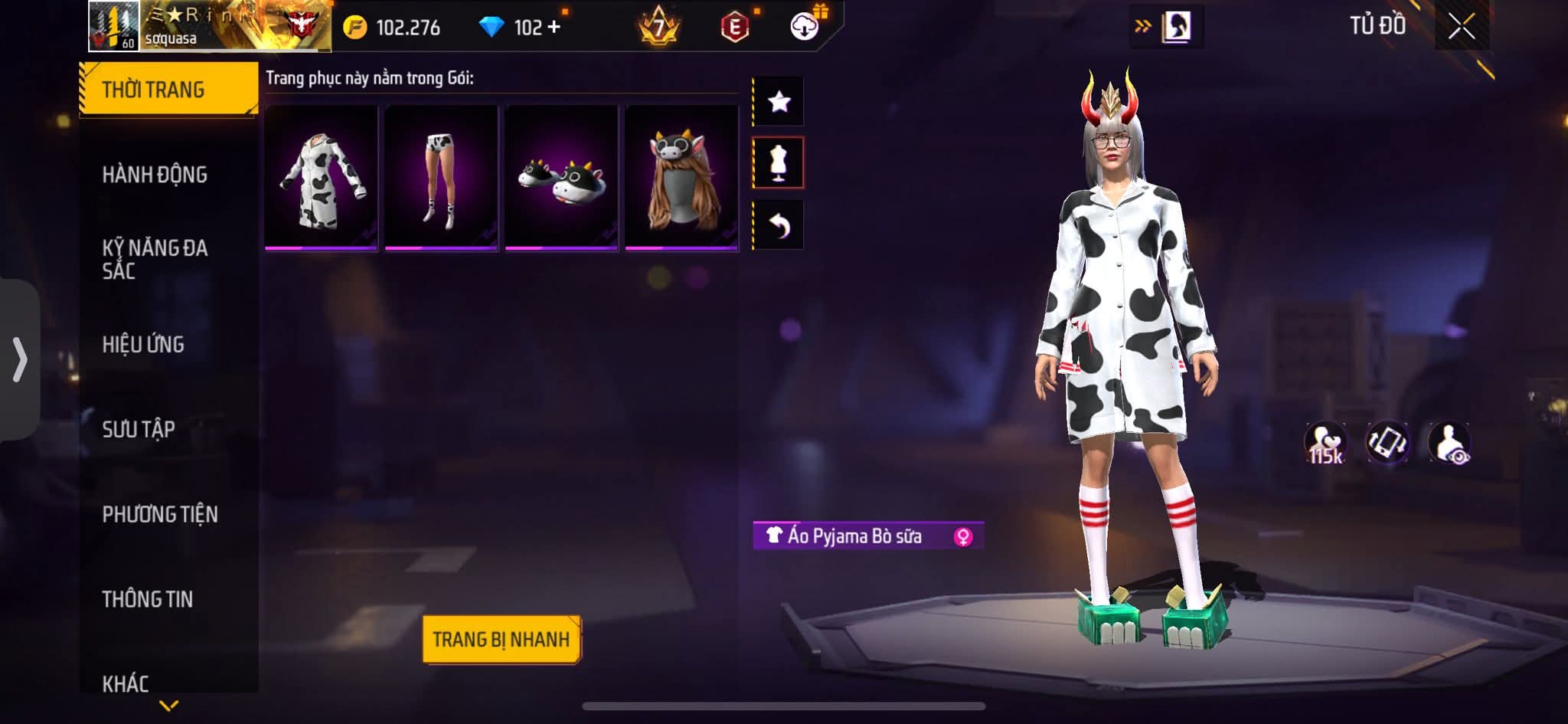Choose the PHƯƠNG TIỆN category
Viewport: 1568px width, 724px height.
160,514
